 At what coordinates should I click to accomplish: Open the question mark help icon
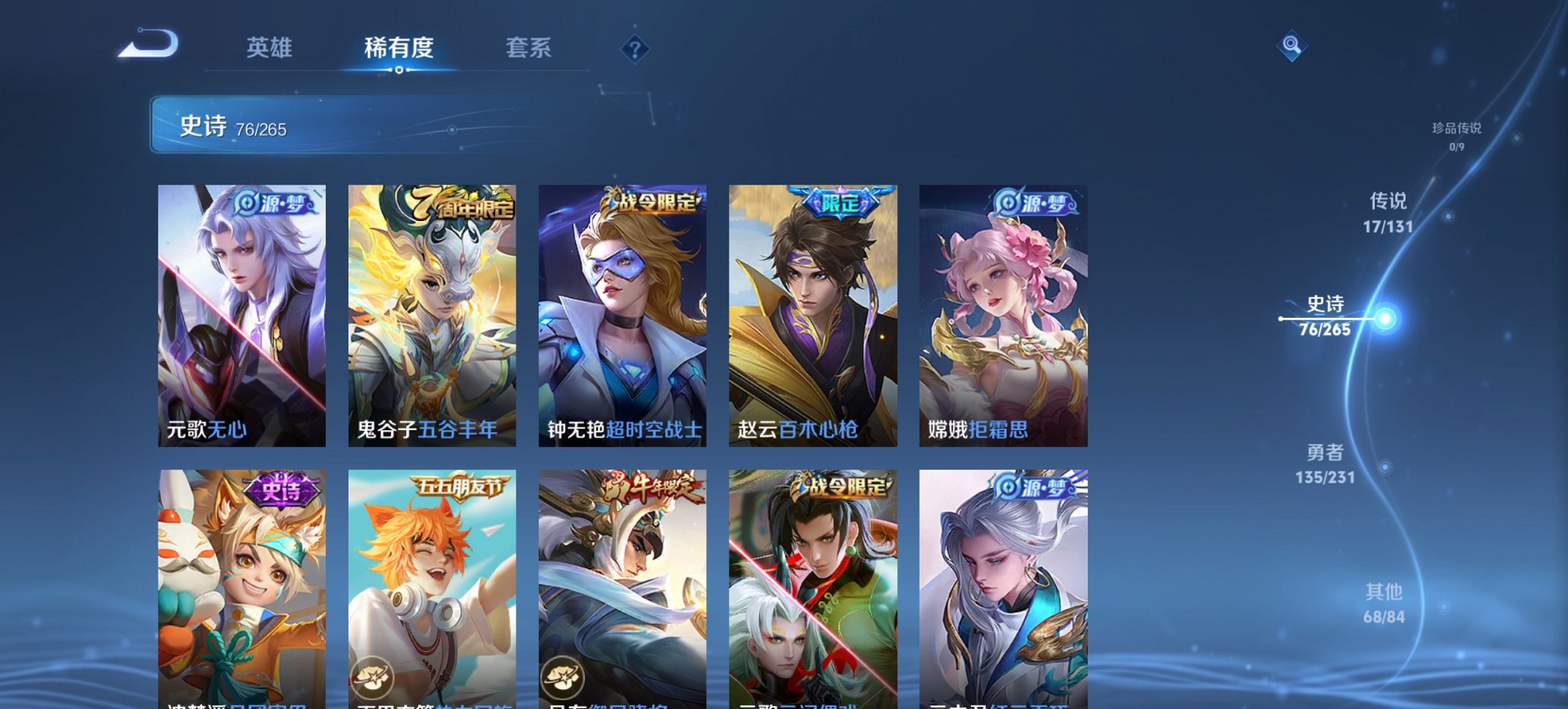point(634,48)
